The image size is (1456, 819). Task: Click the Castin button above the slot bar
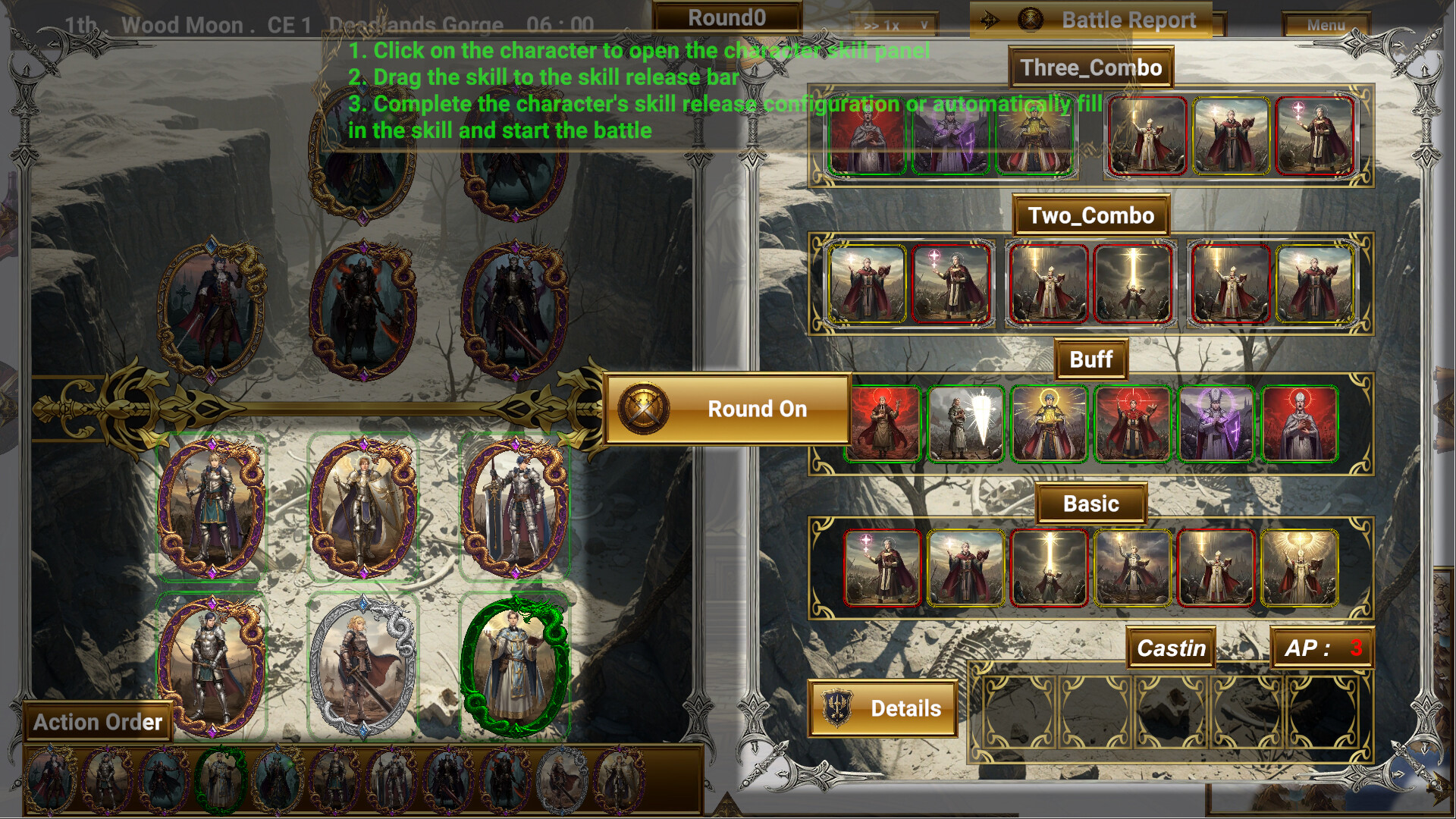pyautogui.click(x=1171, y=649)
